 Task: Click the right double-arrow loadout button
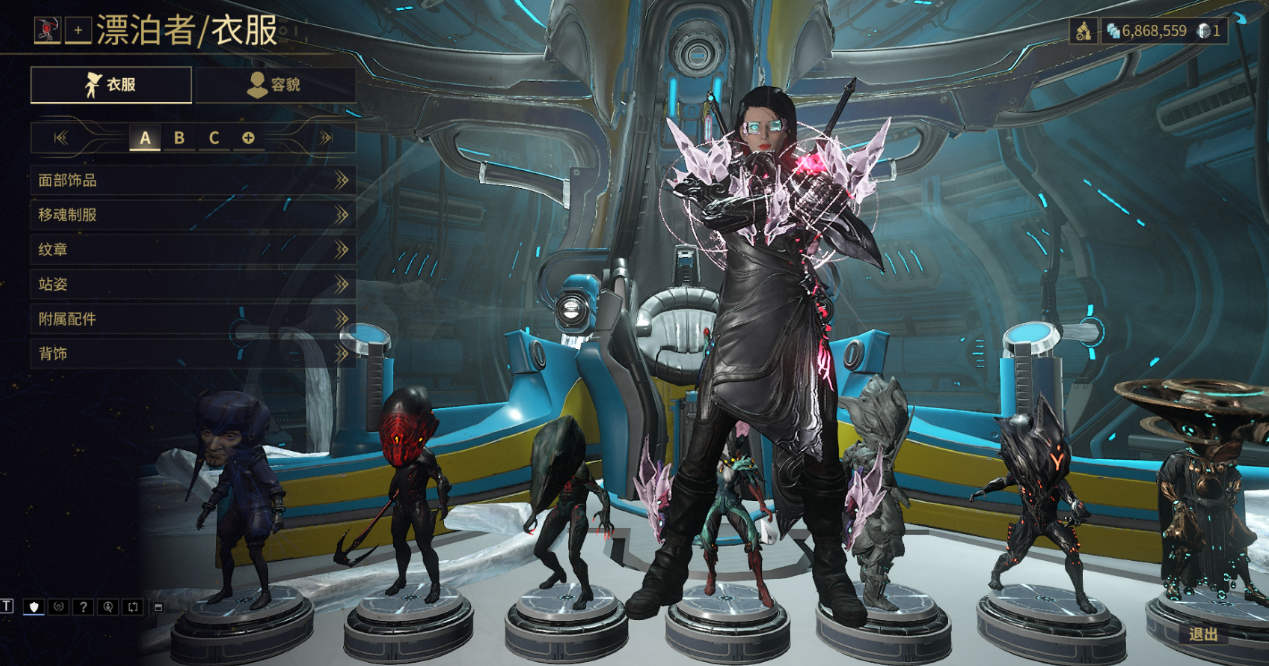325,138
